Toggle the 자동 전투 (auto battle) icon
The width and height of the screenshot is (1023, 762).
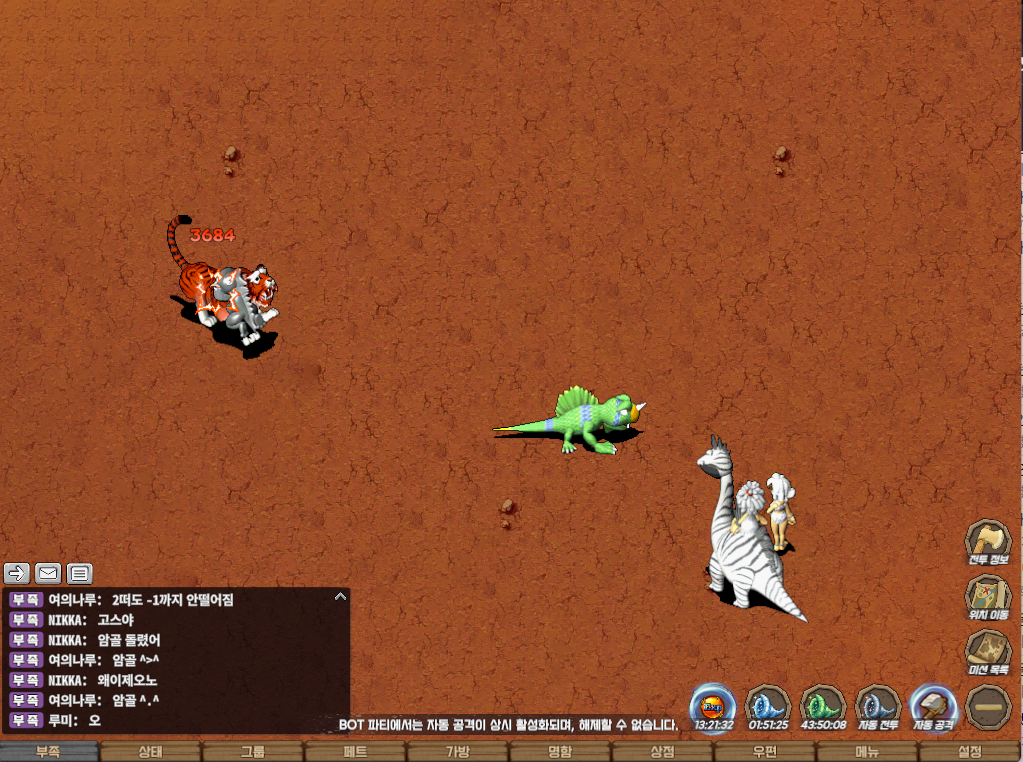click(878, 707)
